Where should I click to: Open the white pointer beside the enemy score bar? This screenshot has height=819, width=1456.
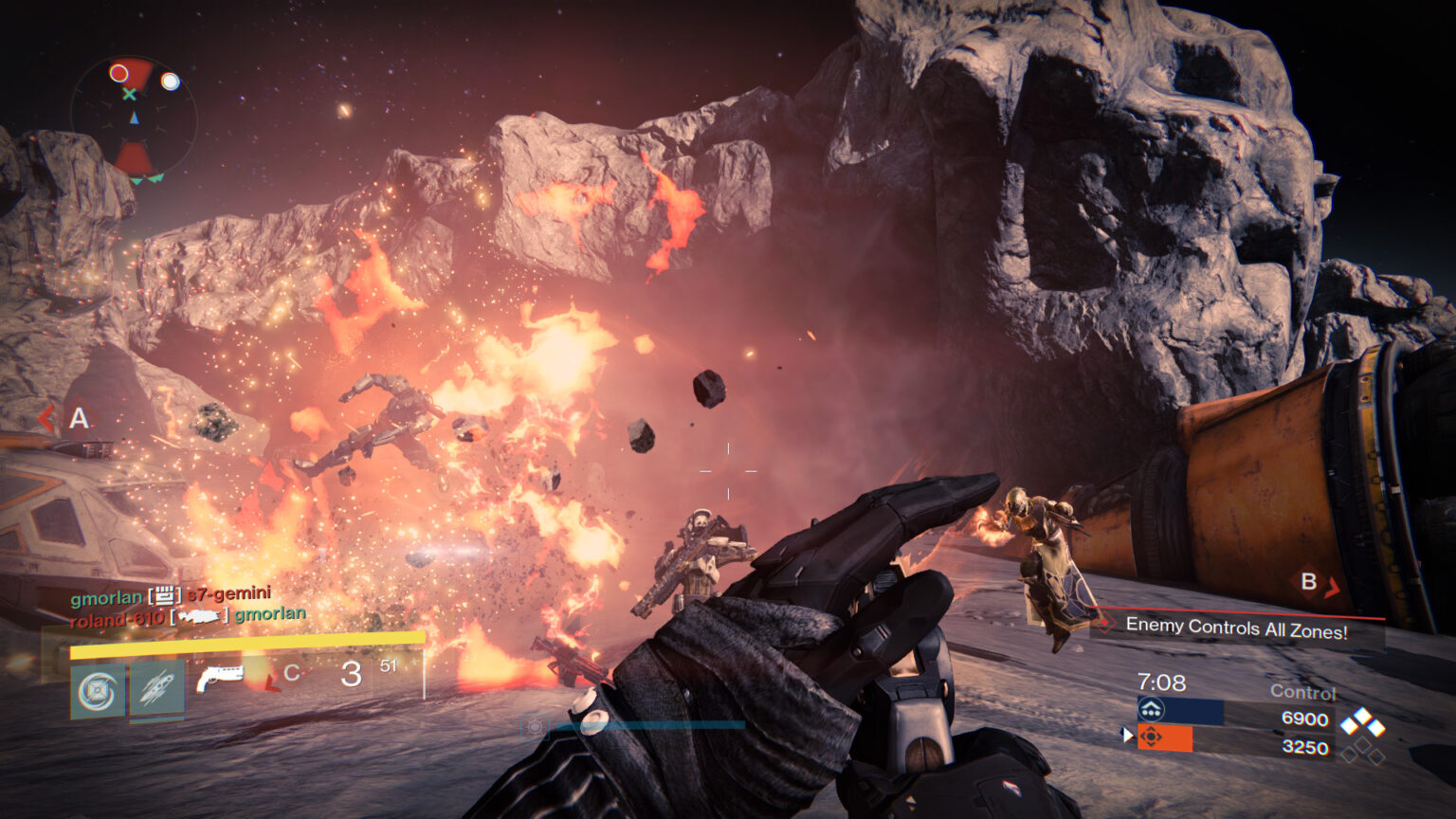[x=1128, y=735]
